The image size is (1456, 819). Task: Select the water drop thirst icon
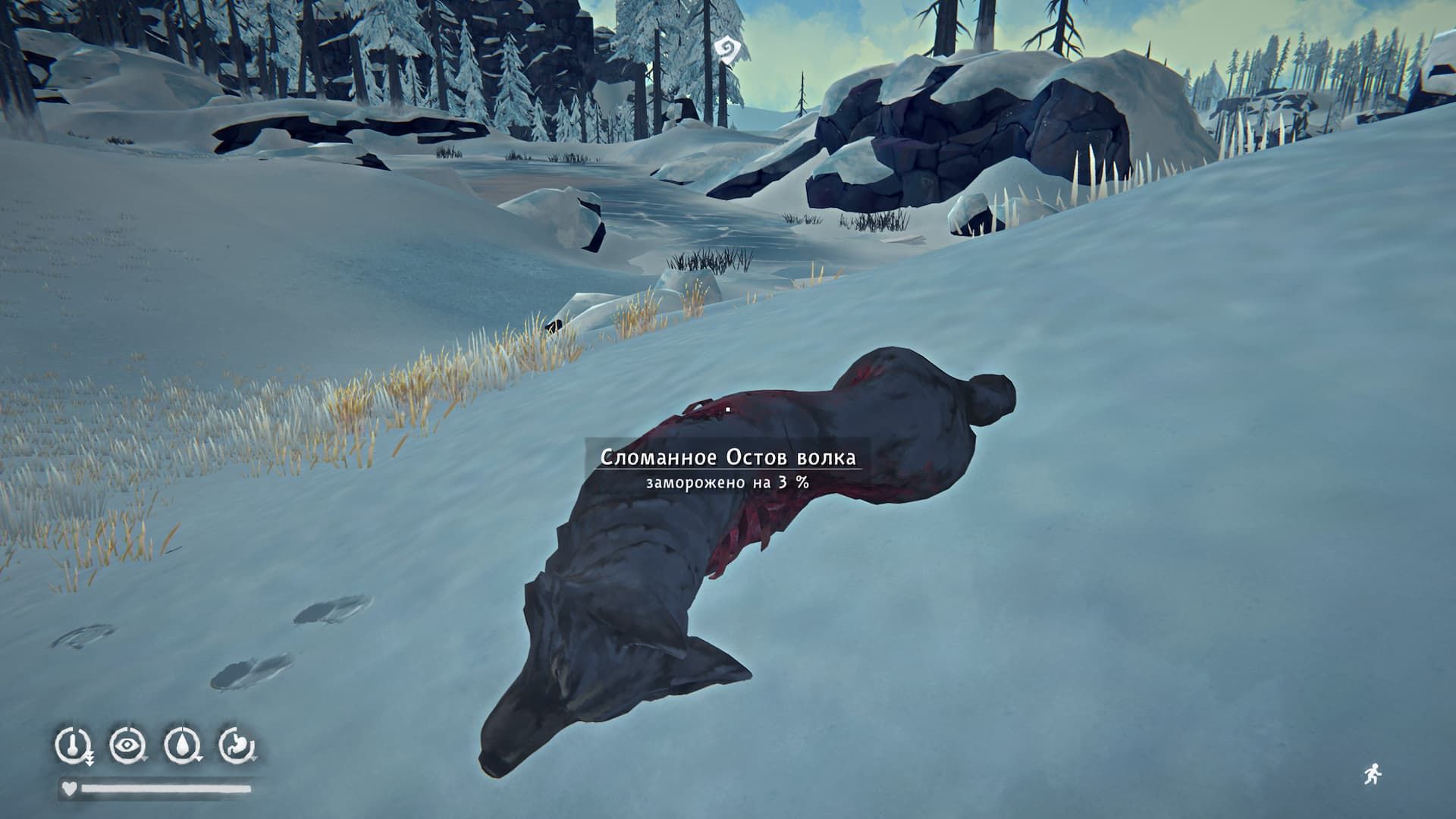pyautogui.click(x=182, y=743)
